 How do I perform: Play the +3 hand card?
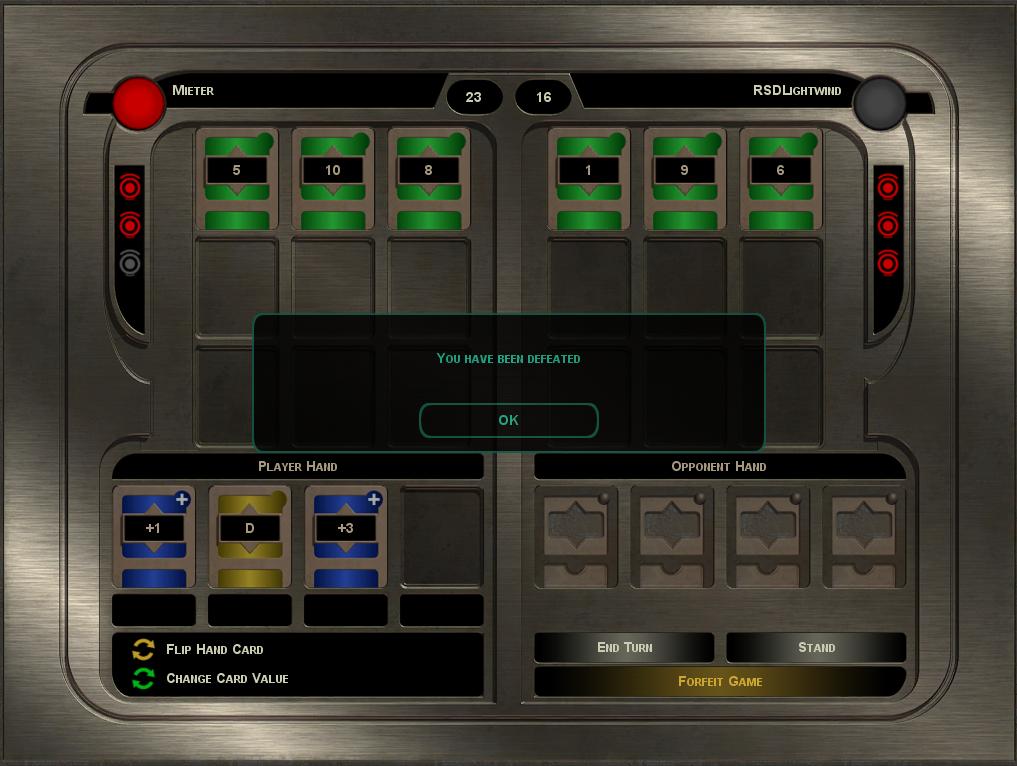(x=345, y=536)
